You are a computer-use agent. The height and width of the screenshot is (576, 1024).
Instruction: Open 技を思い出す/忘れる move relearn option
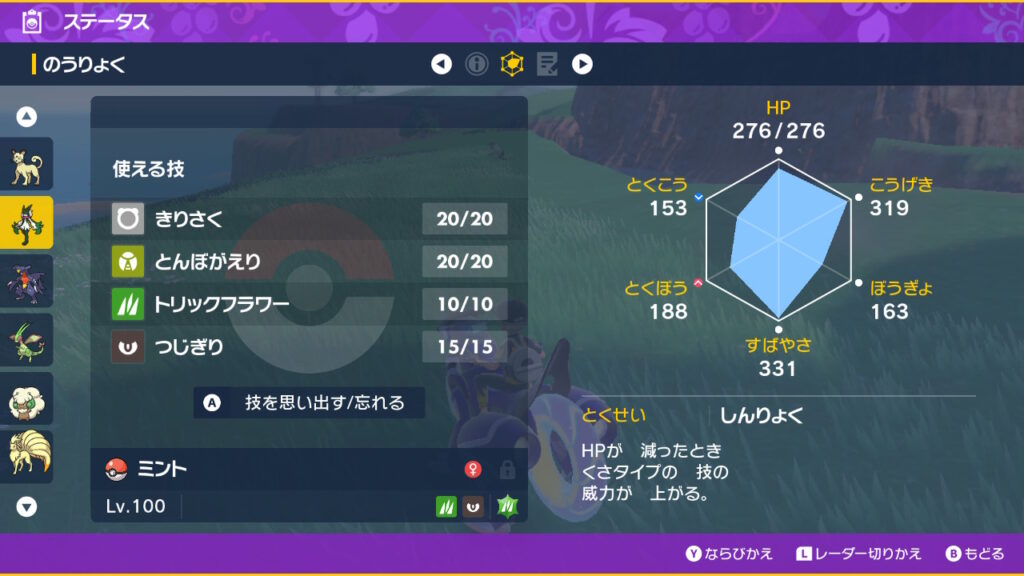click(310, 403)
